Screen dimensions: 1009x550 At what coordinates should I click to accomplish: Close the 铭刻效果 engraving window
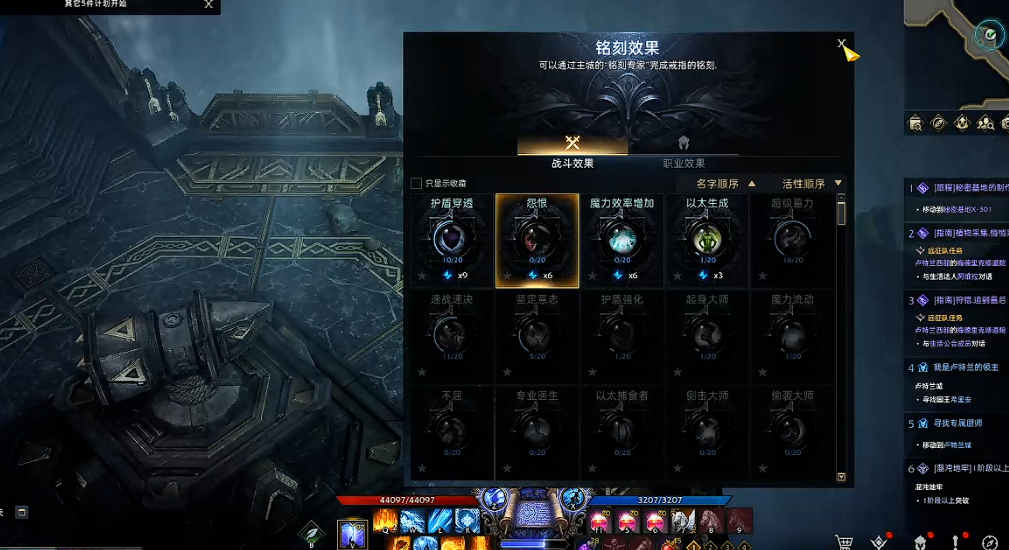[x=842, y=44]
